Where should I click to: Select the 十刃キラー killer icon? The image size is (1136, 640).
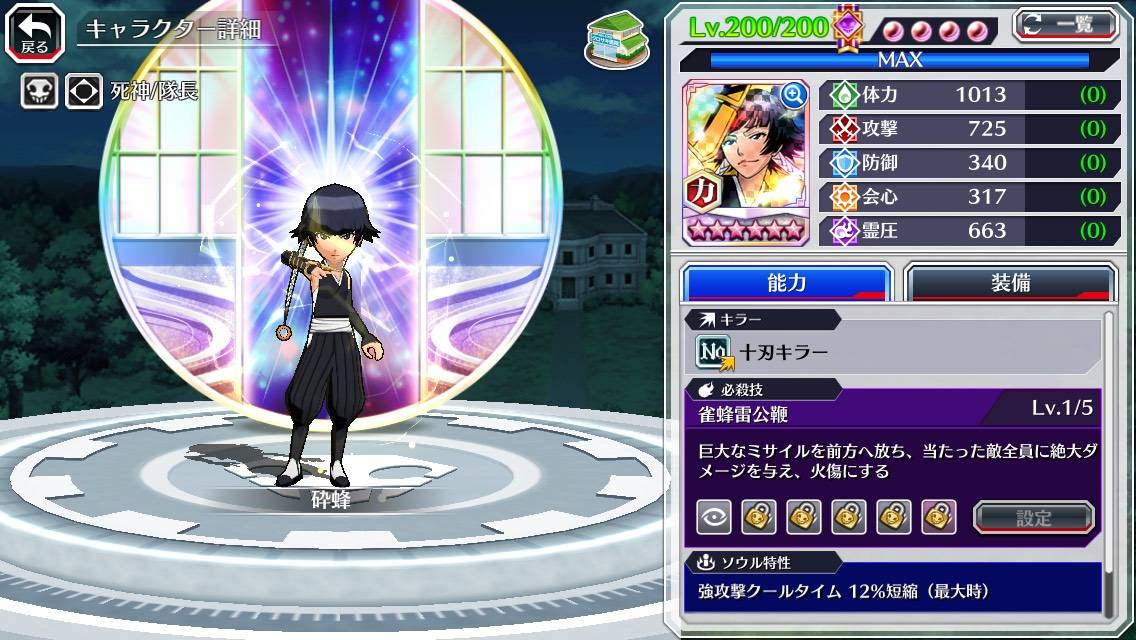[714, 351]
